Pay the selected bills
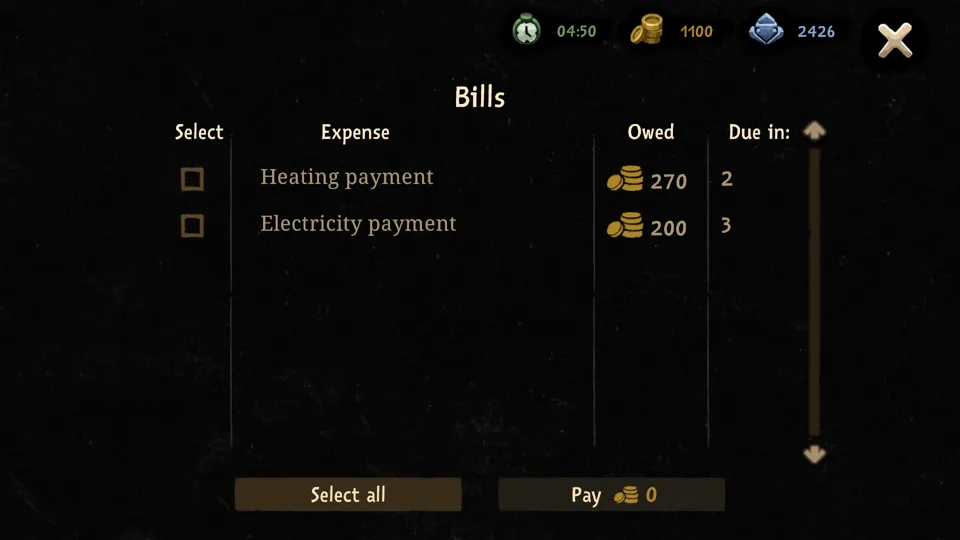Screen dimensions: 960x540 pos(612,495)
